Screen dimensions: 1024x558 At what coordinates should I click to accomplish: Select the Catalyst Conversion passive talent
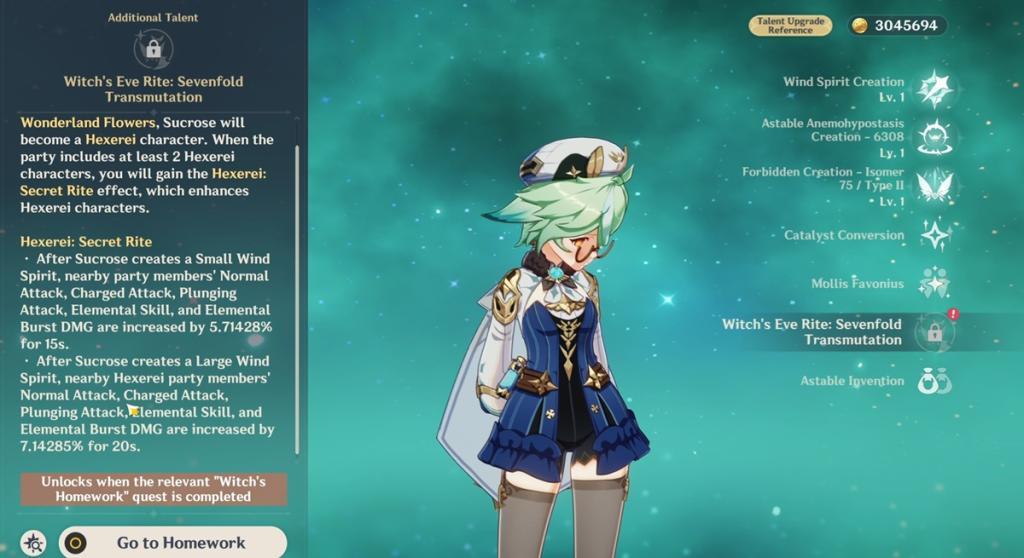[934, 235]
